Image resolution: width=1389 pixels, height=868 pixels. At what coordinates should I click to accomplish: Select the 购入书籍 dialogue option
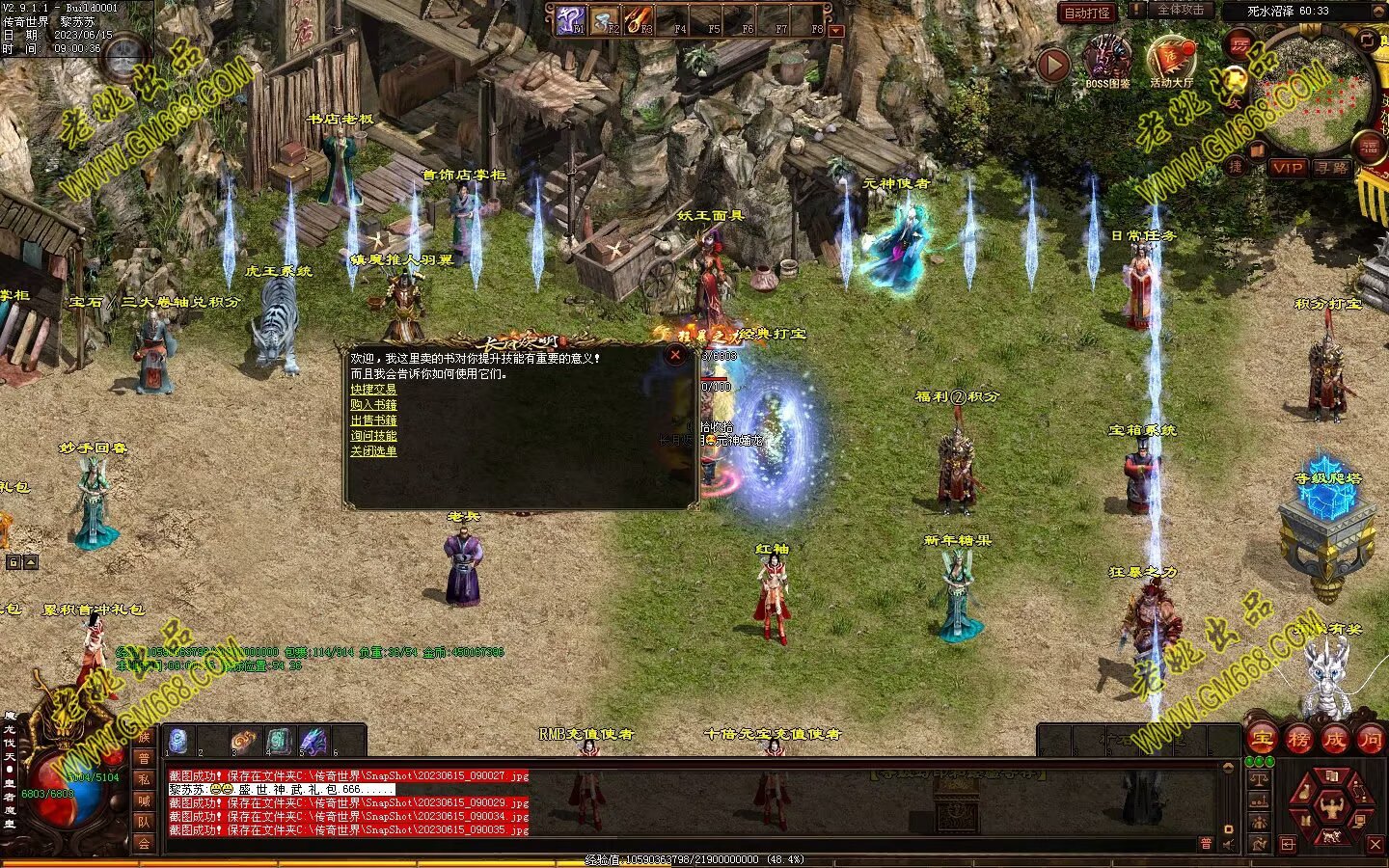tap(373, 405)
